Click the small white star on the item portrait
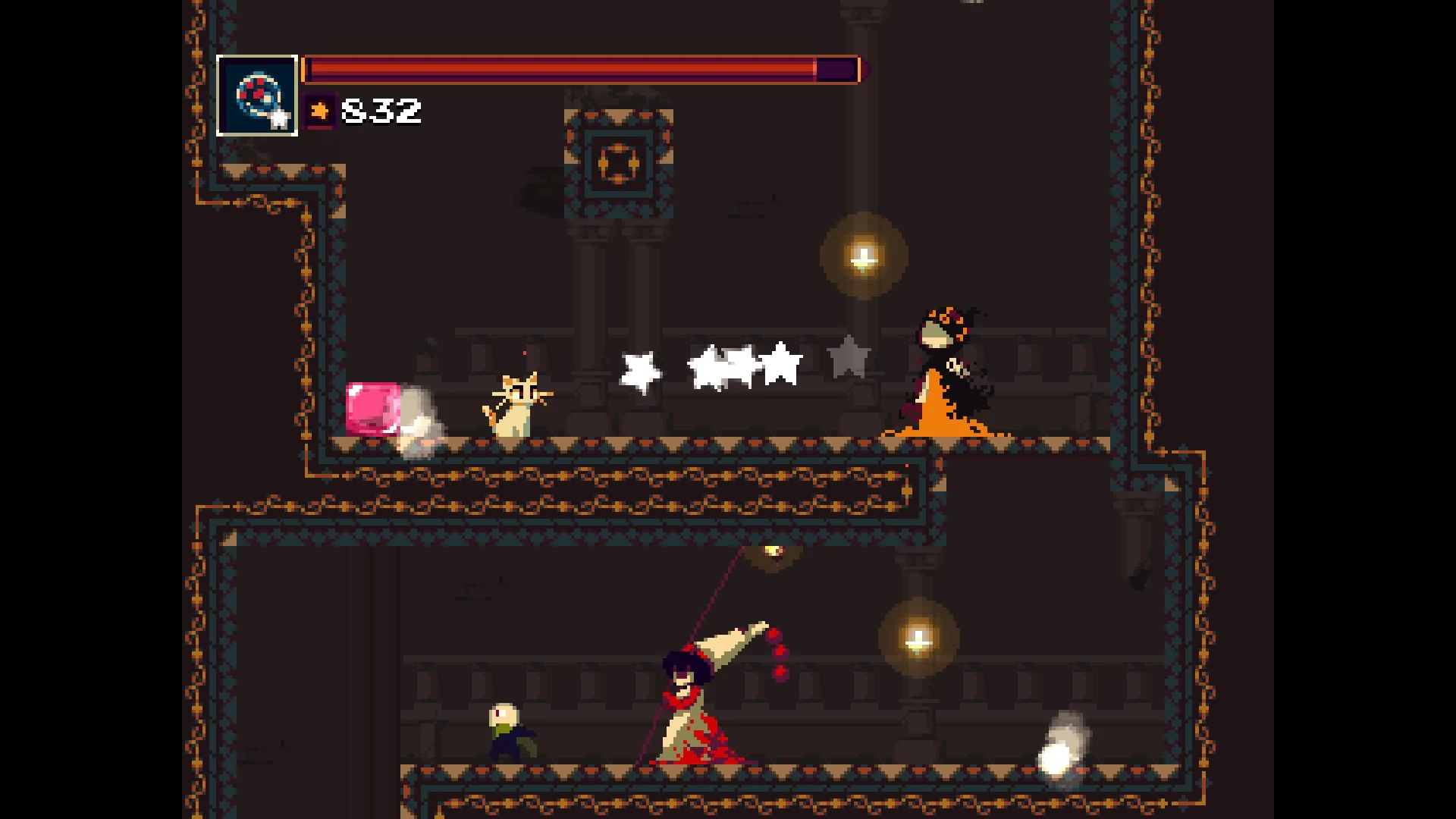This screenshot has width=1456, height=819. (280, 119)
